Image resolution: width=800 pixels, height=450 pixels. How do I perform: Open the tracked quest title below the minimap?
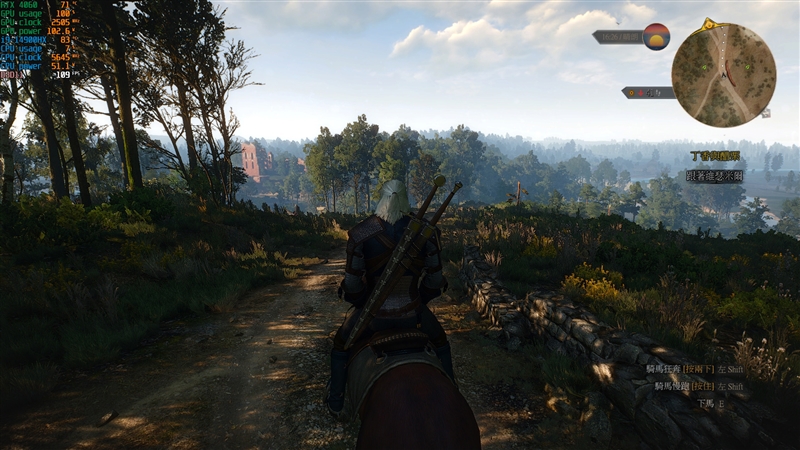[x=716, y=156]
